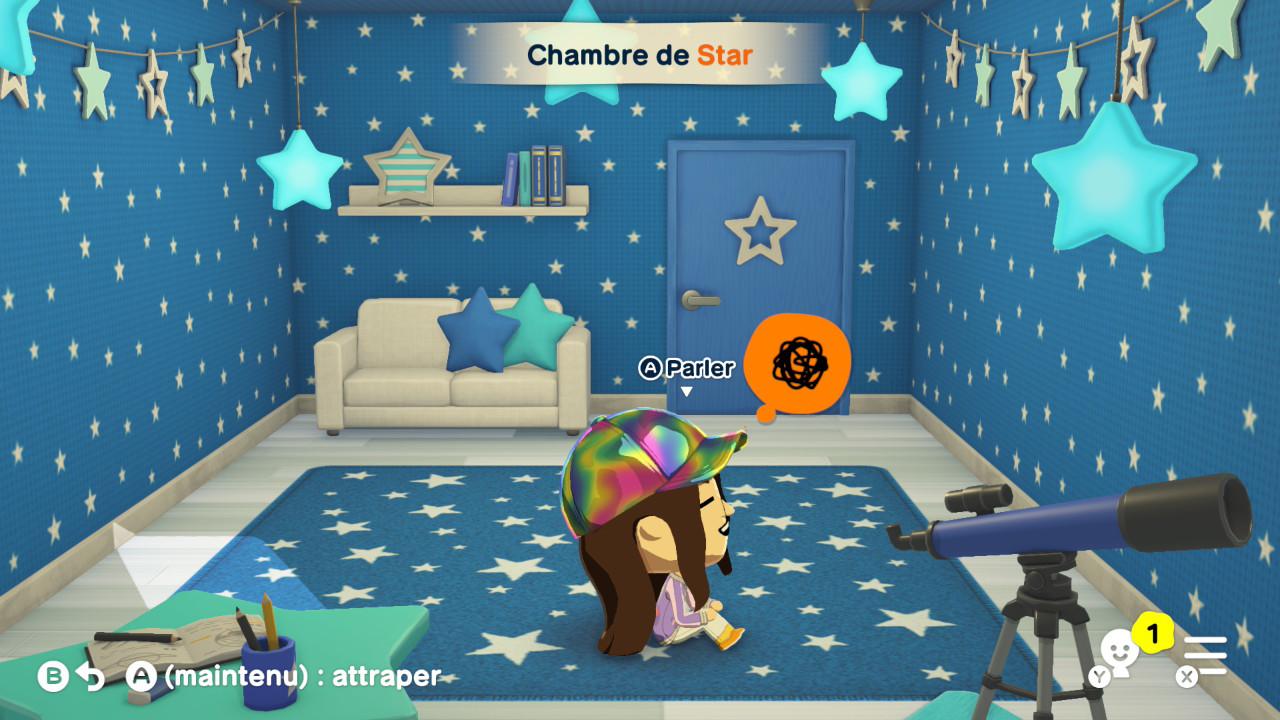Click the orange scribble thought bubble
Viewport: 1280px width, 720px height.
coord(797,363)
